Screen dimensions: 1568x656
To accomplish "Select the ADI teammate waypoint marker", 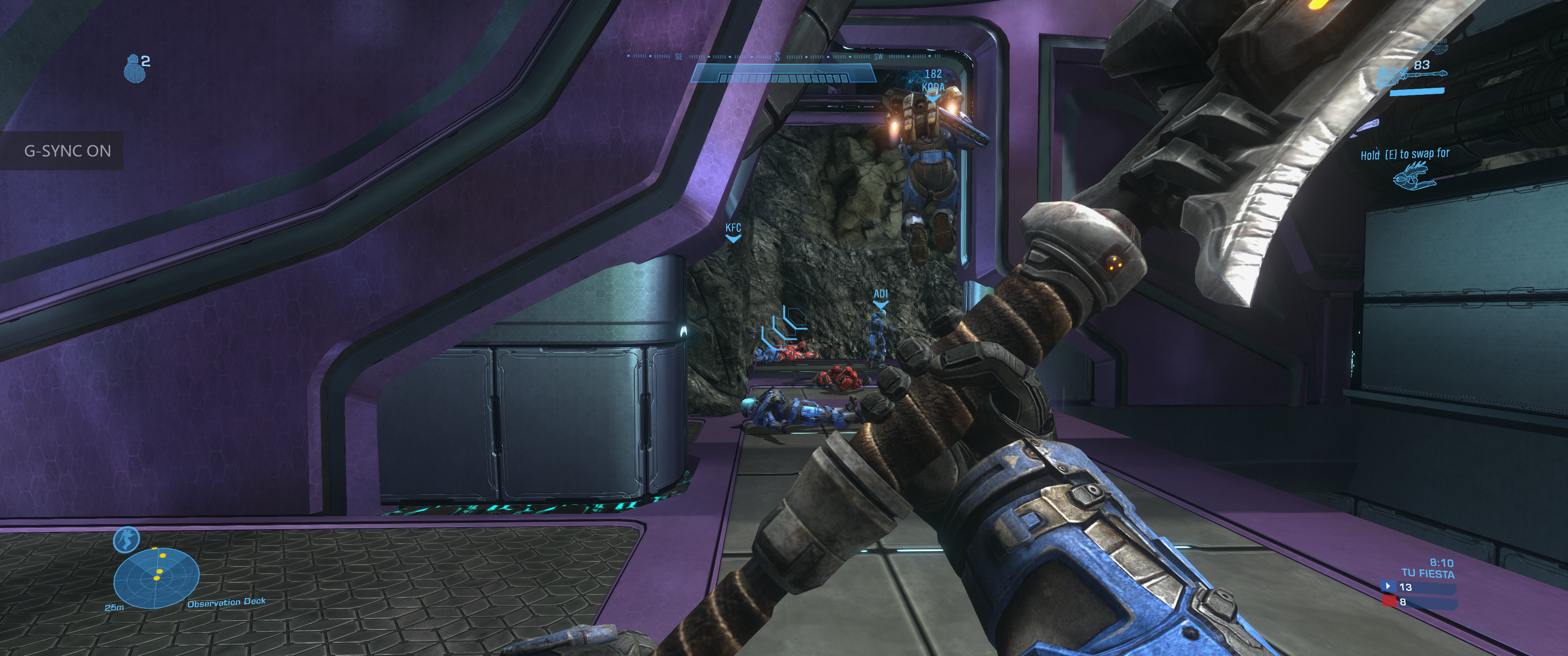I will click(x=880, y=297).
